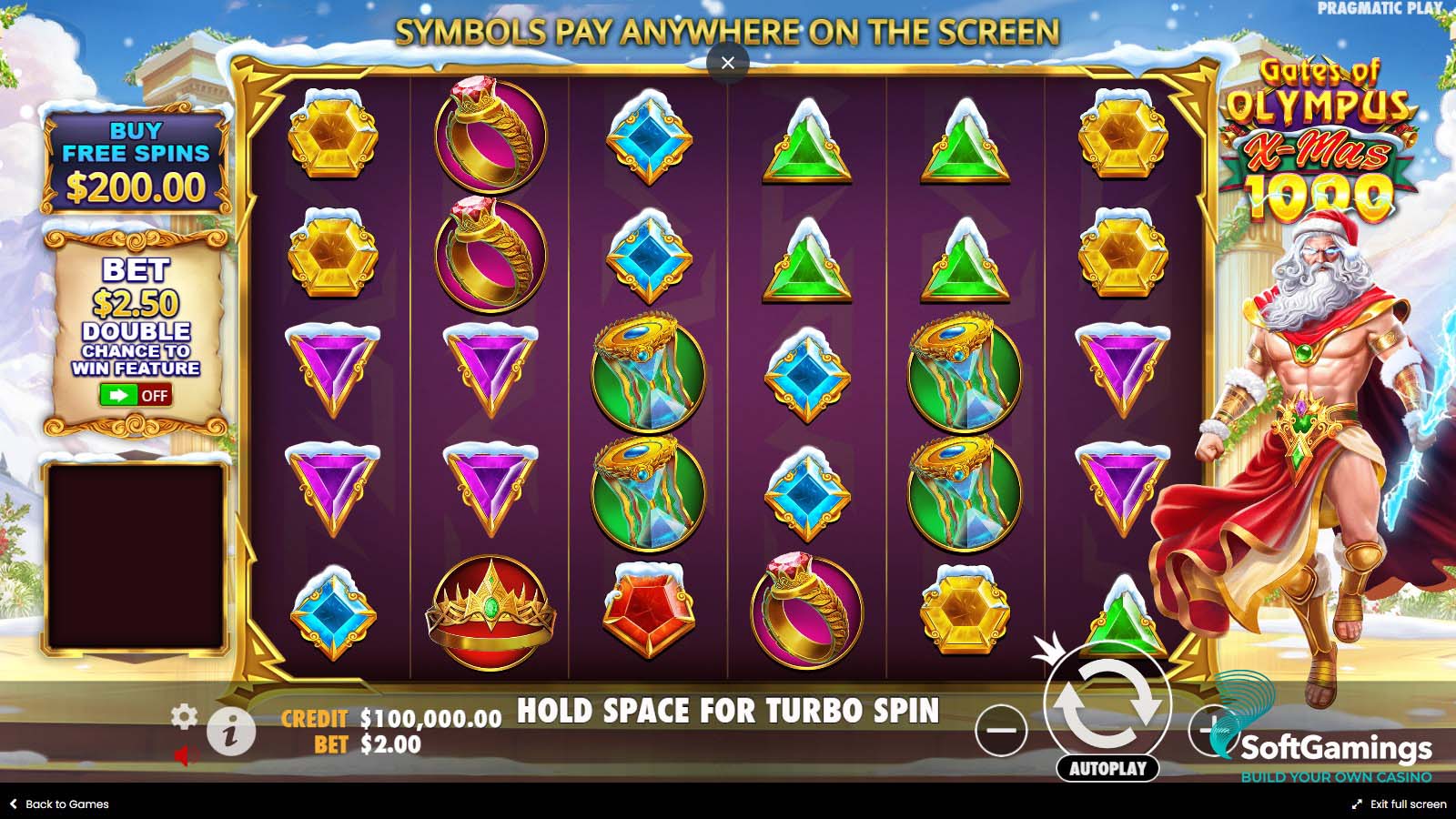Show the game info paytable
Viewport: 1456px width, 819px height.
pos(229,731)
